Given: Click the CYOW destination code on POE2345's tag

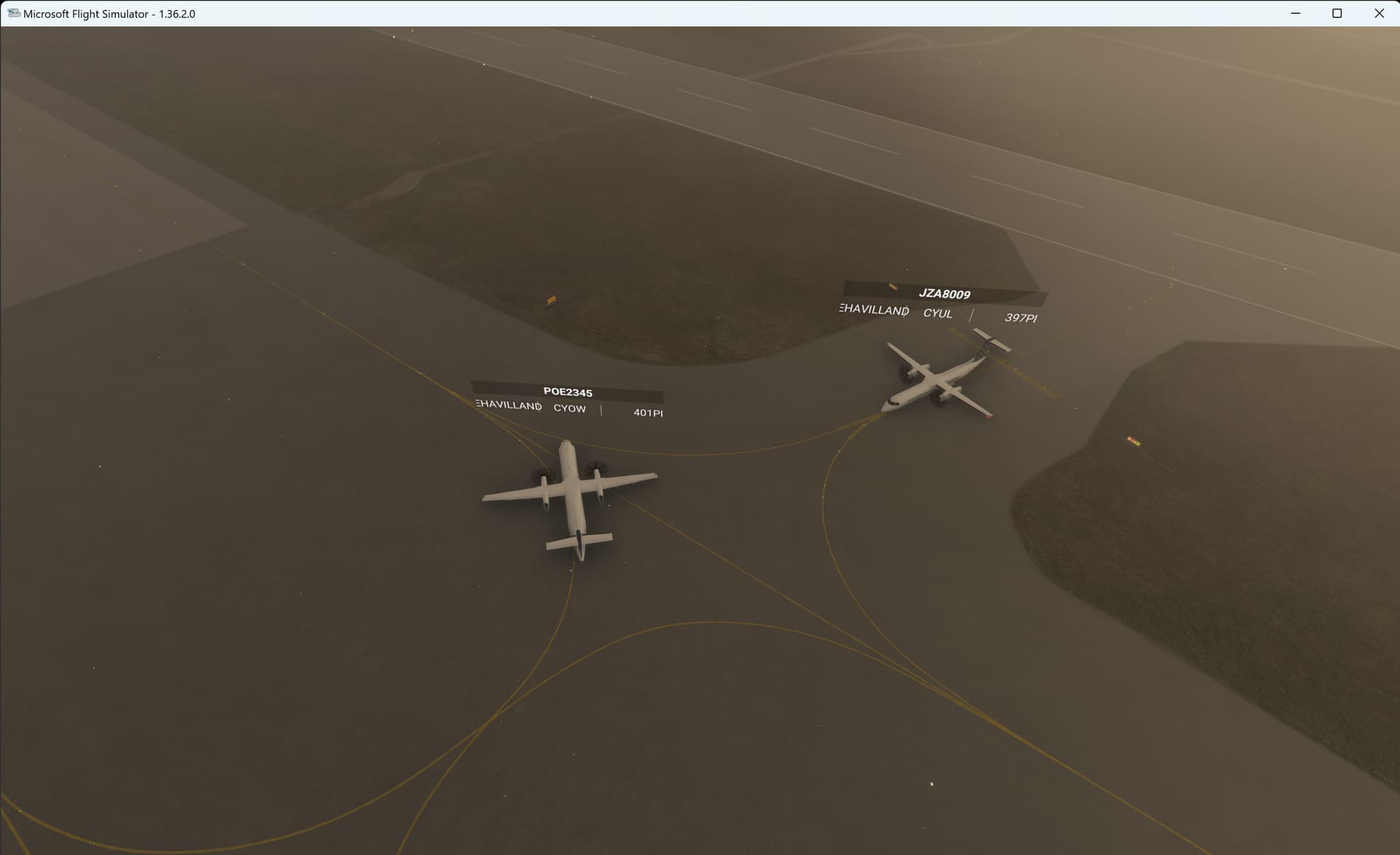Looking at the screenshot, I should pyautogui.click(x=570, y=409).
